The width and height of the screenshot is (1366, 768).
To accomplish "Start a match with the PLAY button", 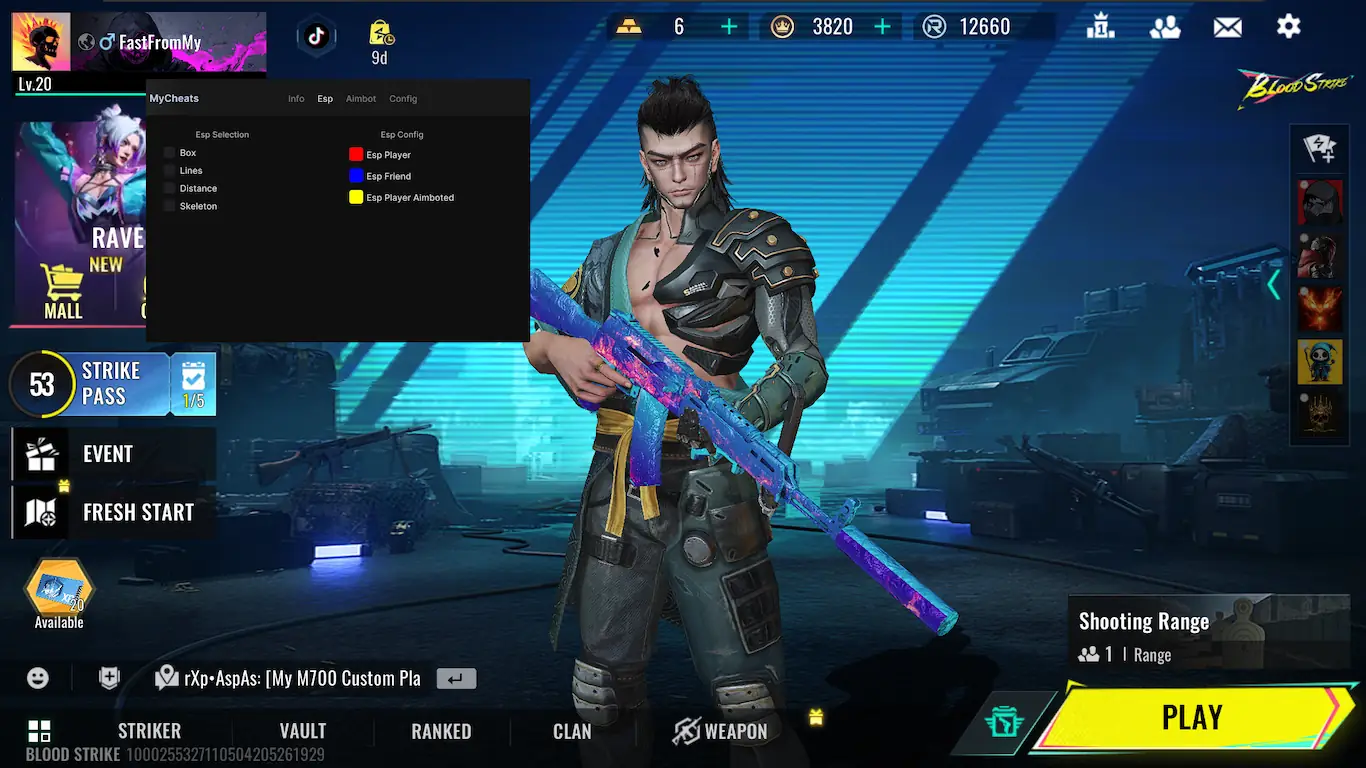I will pyautogui.click(x=1191, y=717).
